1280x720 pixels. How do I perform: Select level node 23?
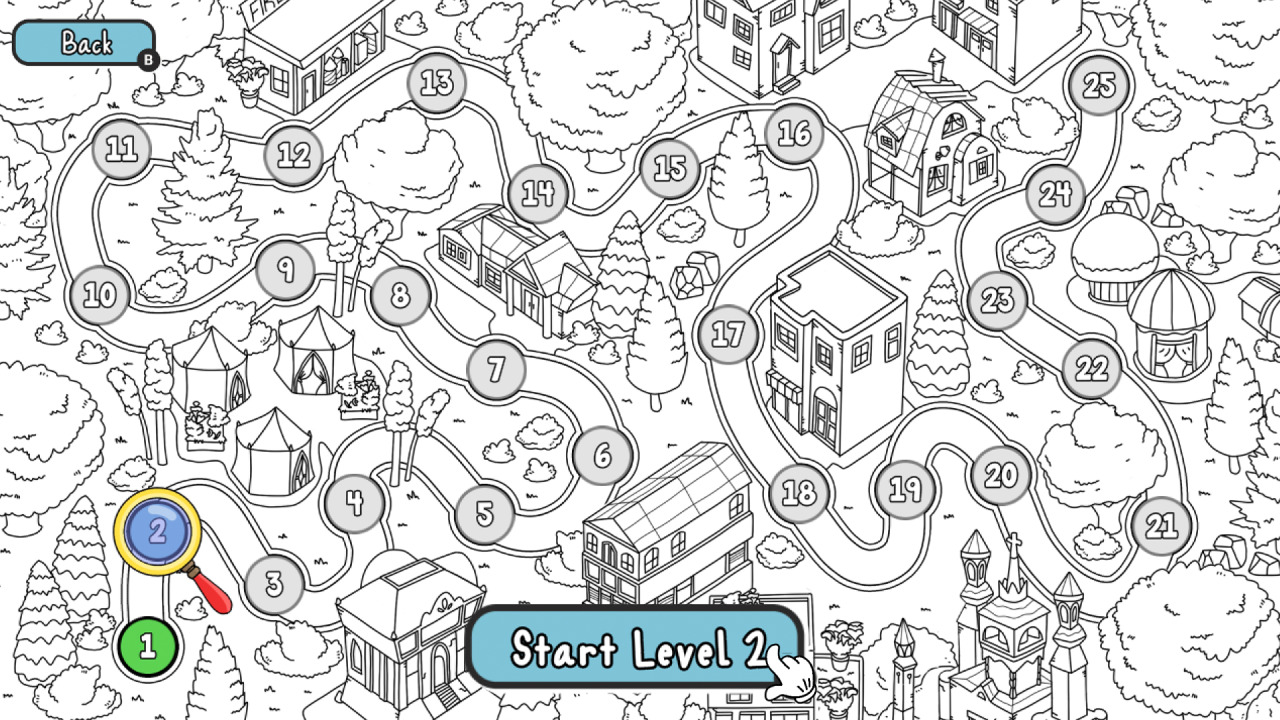996,298
